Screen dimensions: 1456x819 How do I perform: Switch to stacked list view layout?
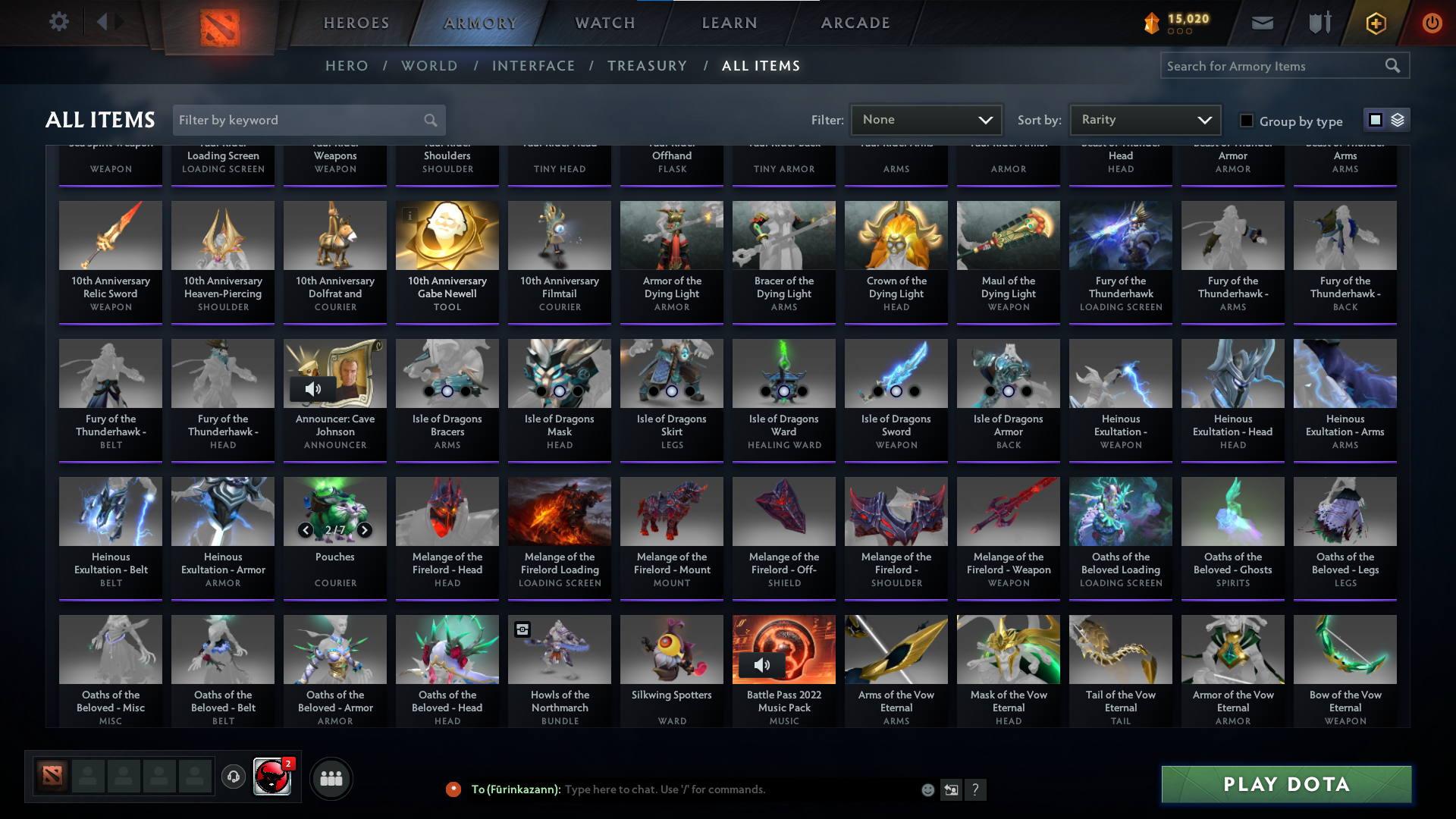click(x=1396, y=120)
